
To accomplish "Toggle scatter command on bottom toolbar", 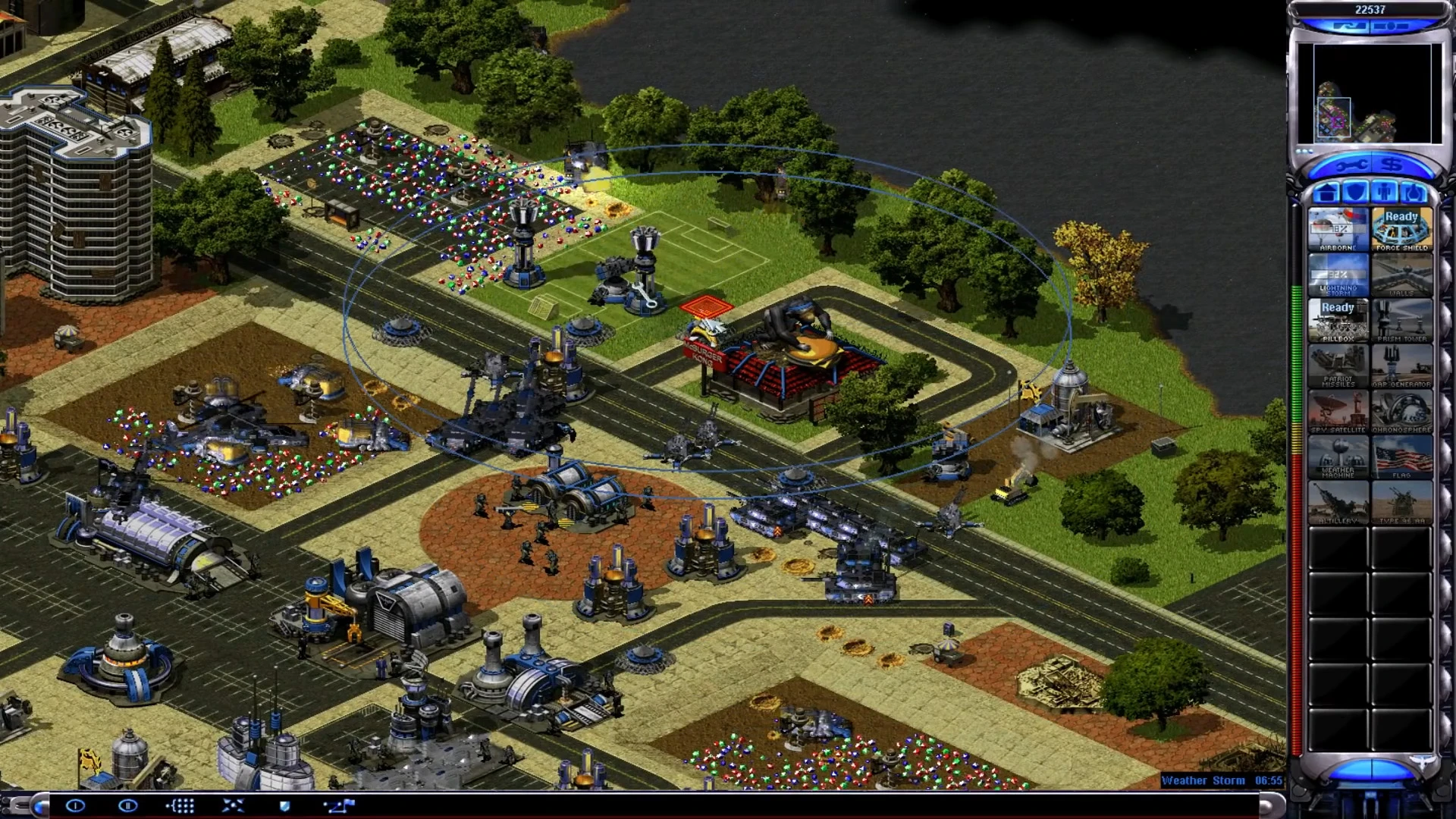I will point(231,806).
